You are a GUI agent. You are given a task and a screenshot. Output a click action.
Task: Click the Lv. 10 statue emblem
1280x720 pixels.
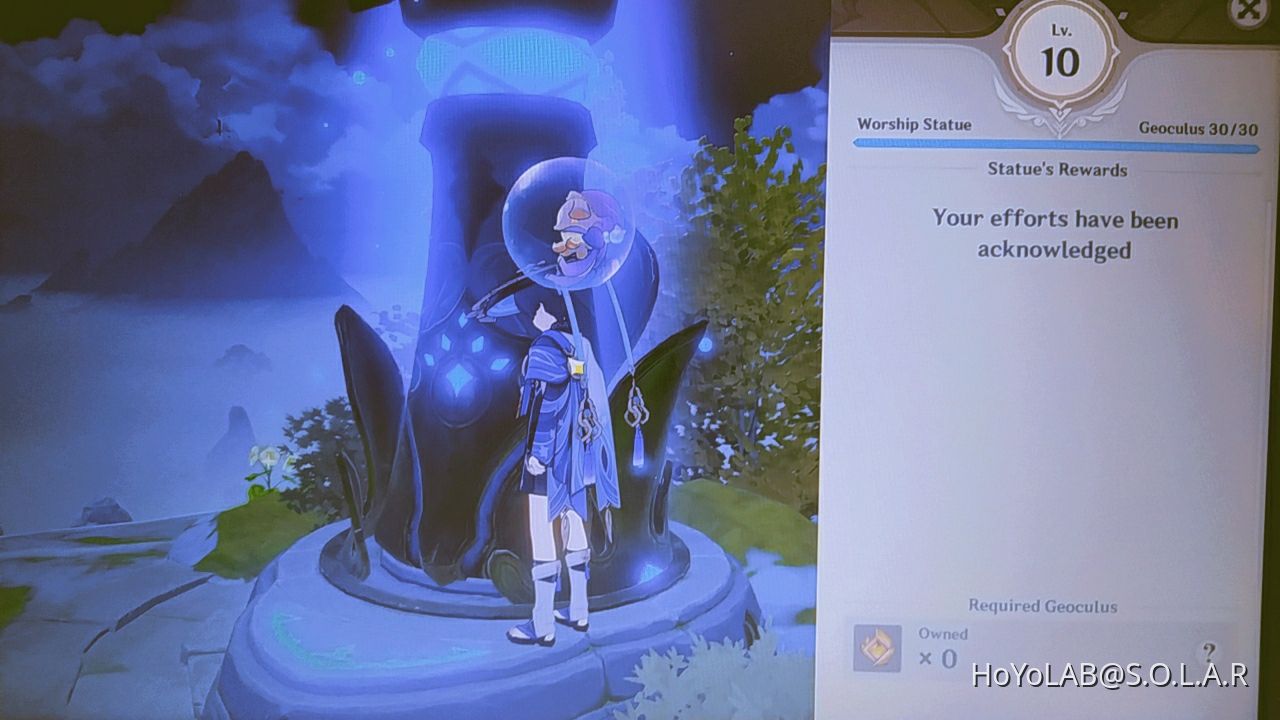click(x=1063, y=52)
